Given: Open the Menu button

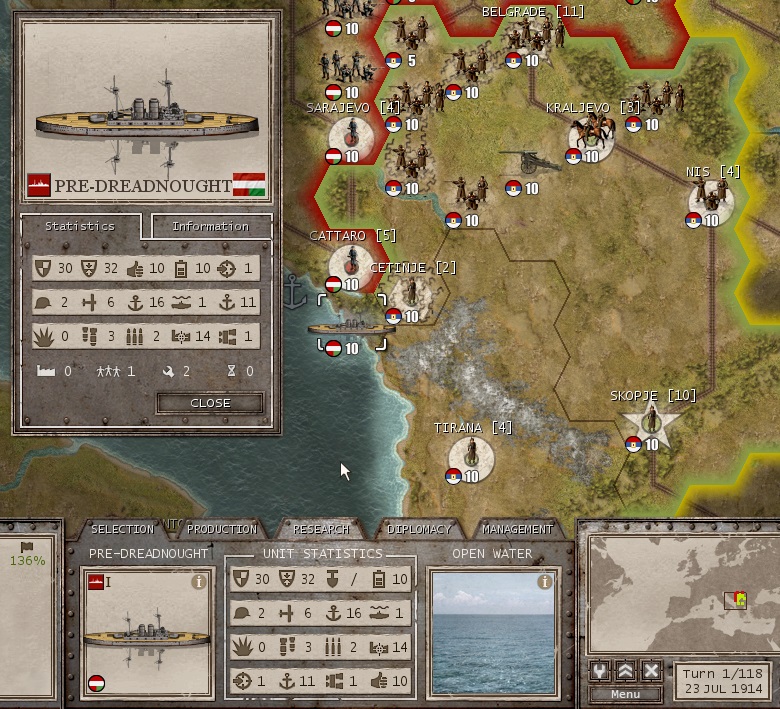Looking at the screenshot, I should click(625, 695).
